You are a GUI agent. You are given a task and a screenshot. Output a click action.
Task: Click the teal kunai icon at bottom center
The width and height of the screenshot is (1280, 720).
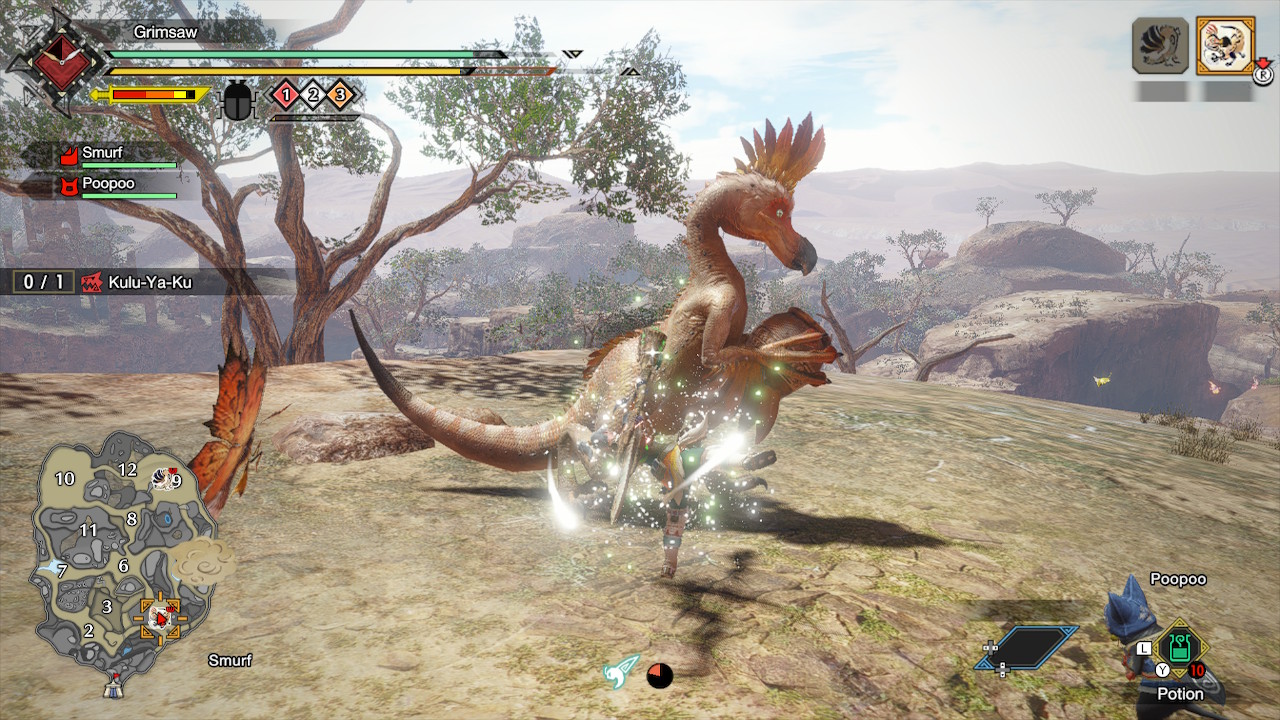621,671
